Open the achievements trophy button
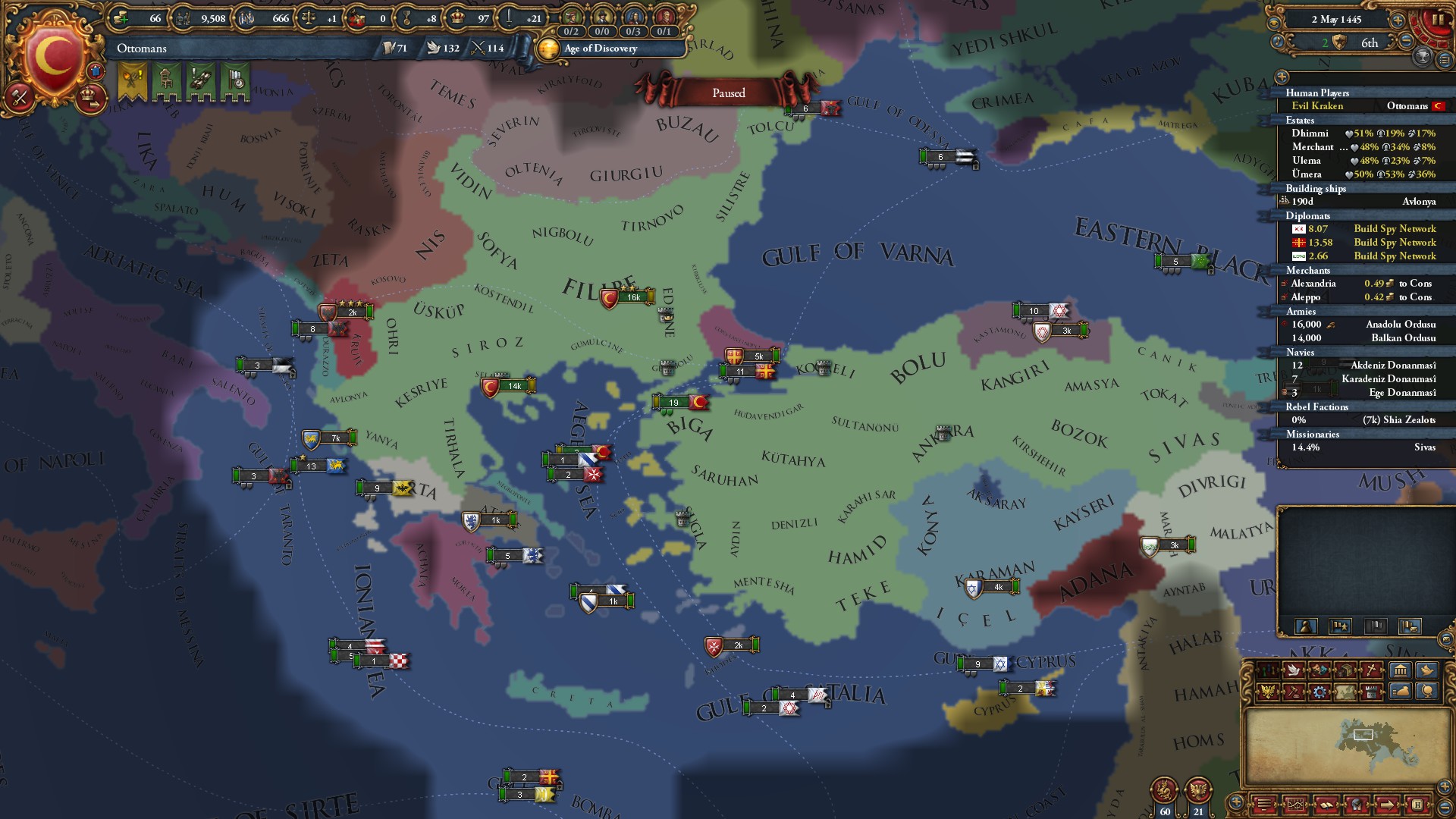Image resolution: width=1456 pixels, height=819 pixels. tap(1423, 56)
